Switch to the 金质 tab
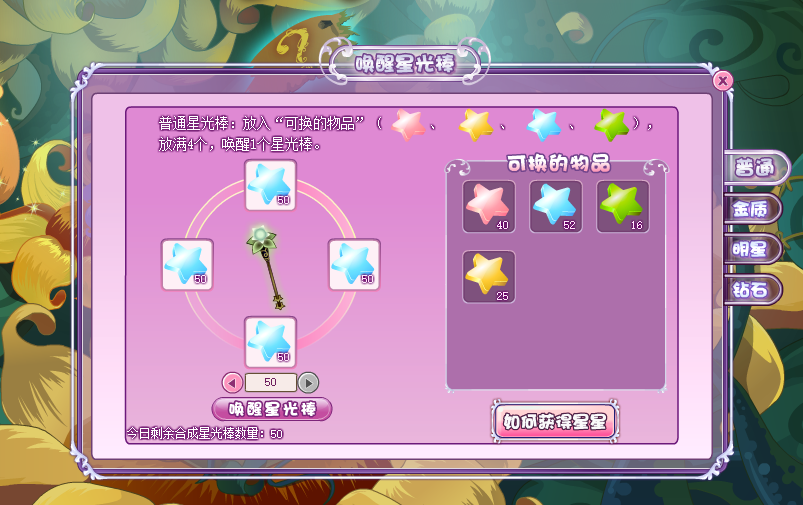803x505 pixels. (x=752, y=210)
